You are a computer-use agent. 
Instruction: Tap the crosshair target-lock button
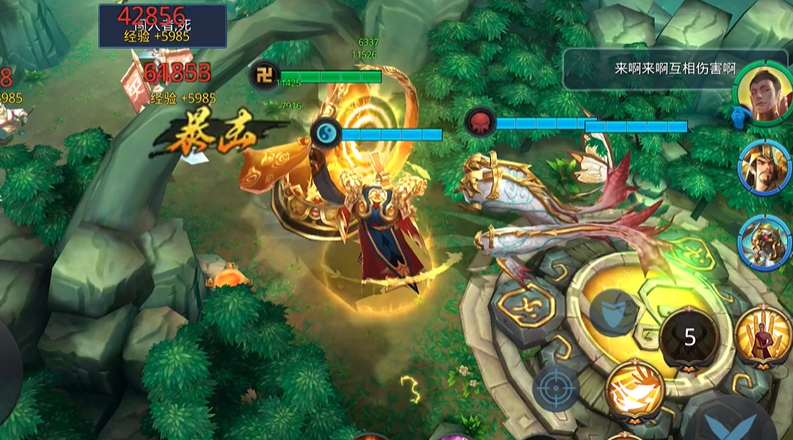pyautogui.click(x=556, y=388)
